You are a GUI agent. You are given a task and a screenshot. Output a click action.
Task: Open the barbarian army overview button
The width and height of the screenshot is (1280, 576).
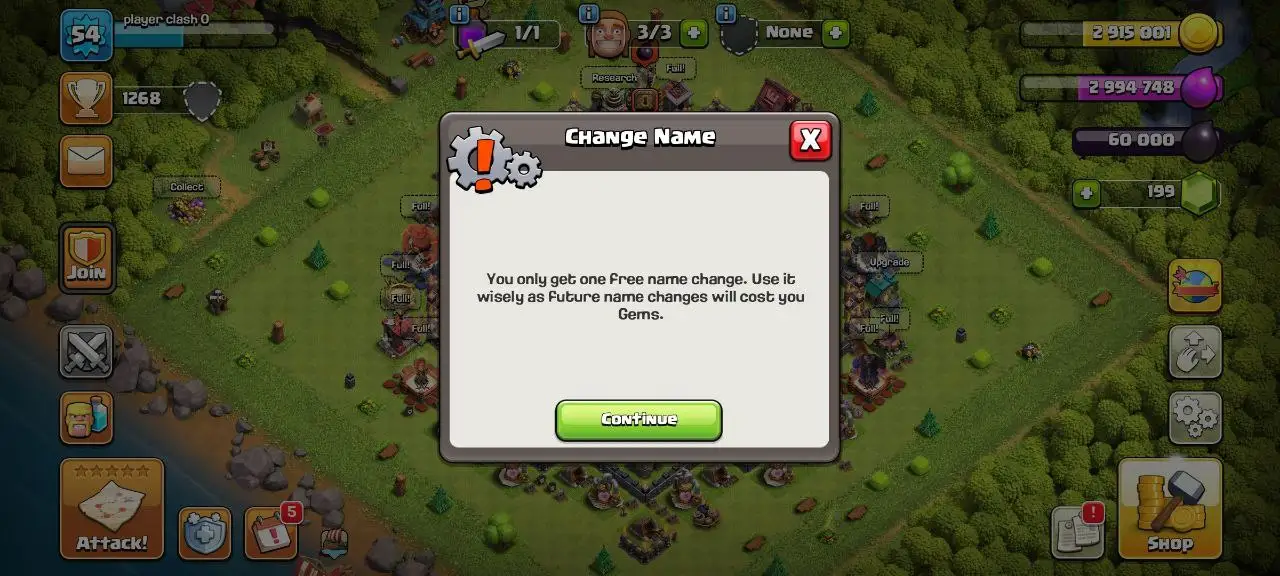86,418
